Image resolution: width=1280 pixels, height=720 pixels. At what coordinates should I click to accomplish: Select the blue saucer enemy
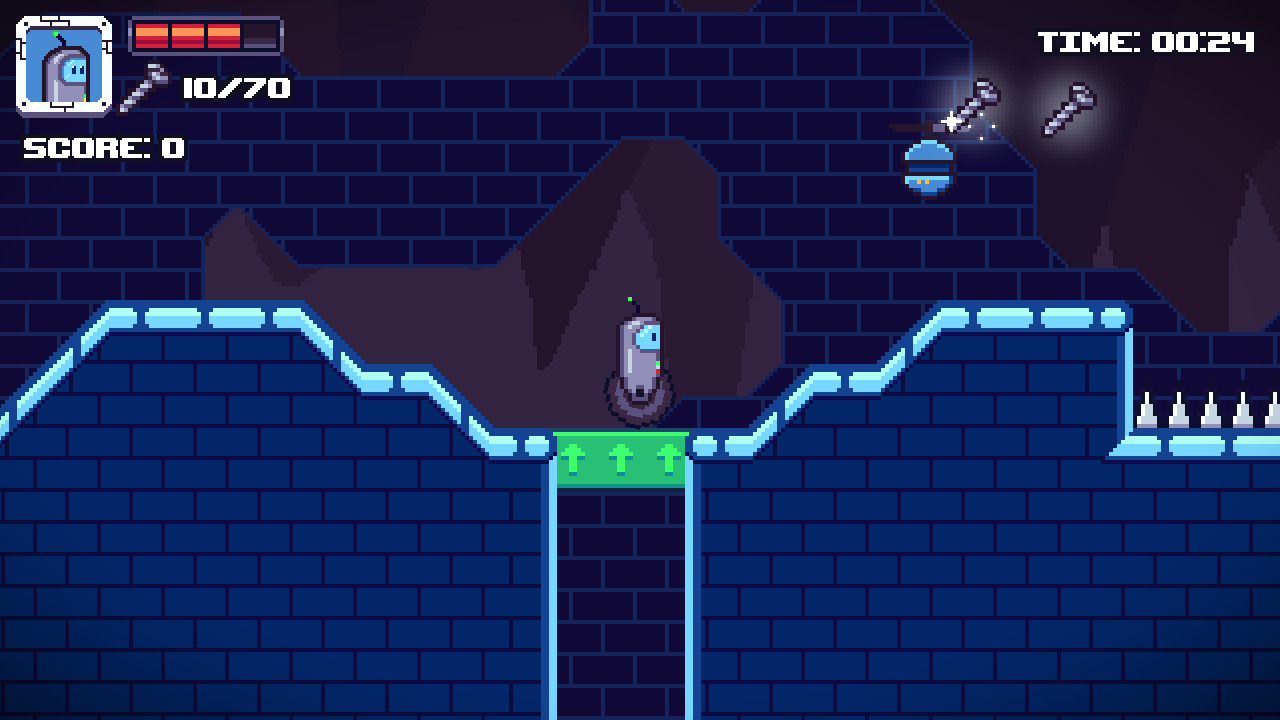pos(928,170)
